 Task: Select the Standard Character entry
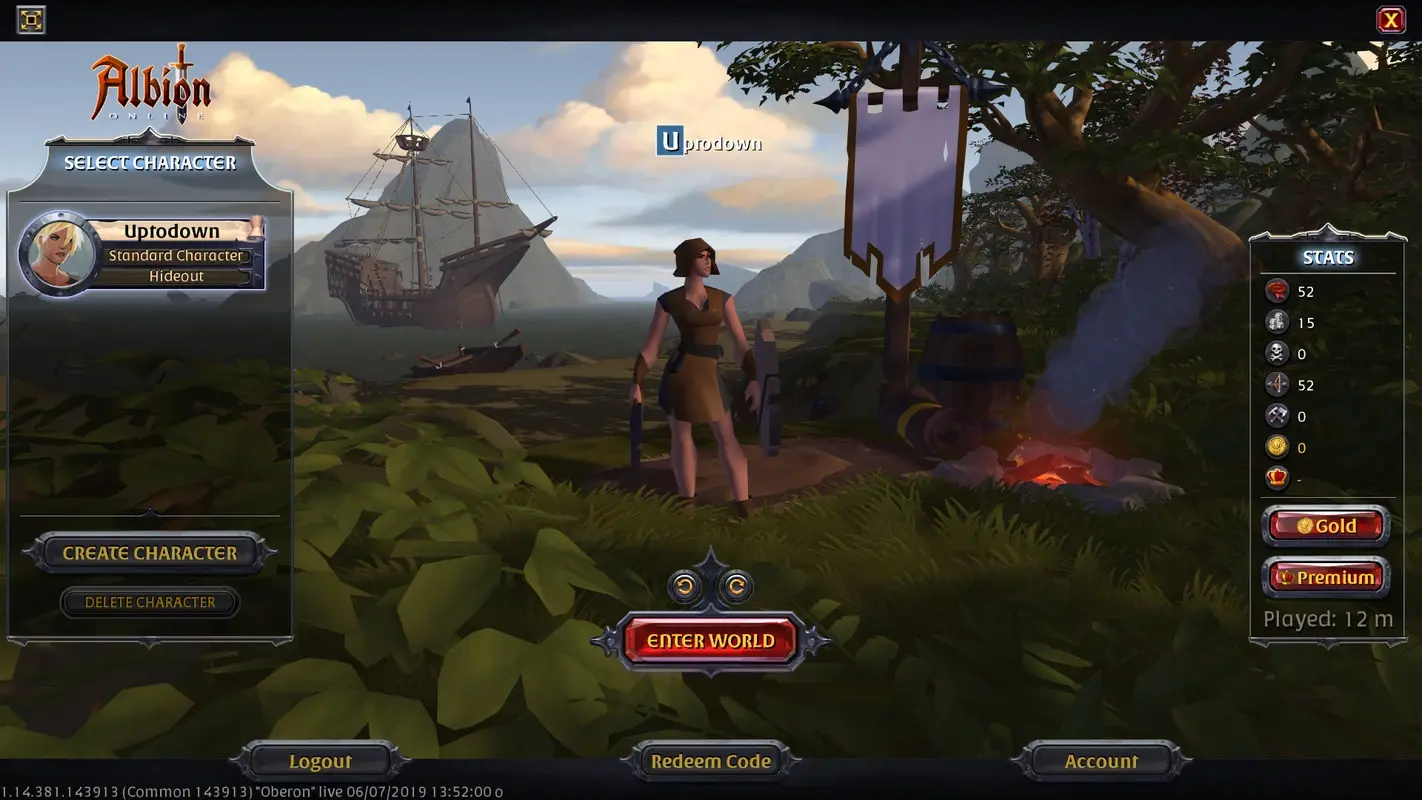click(178, 255)
